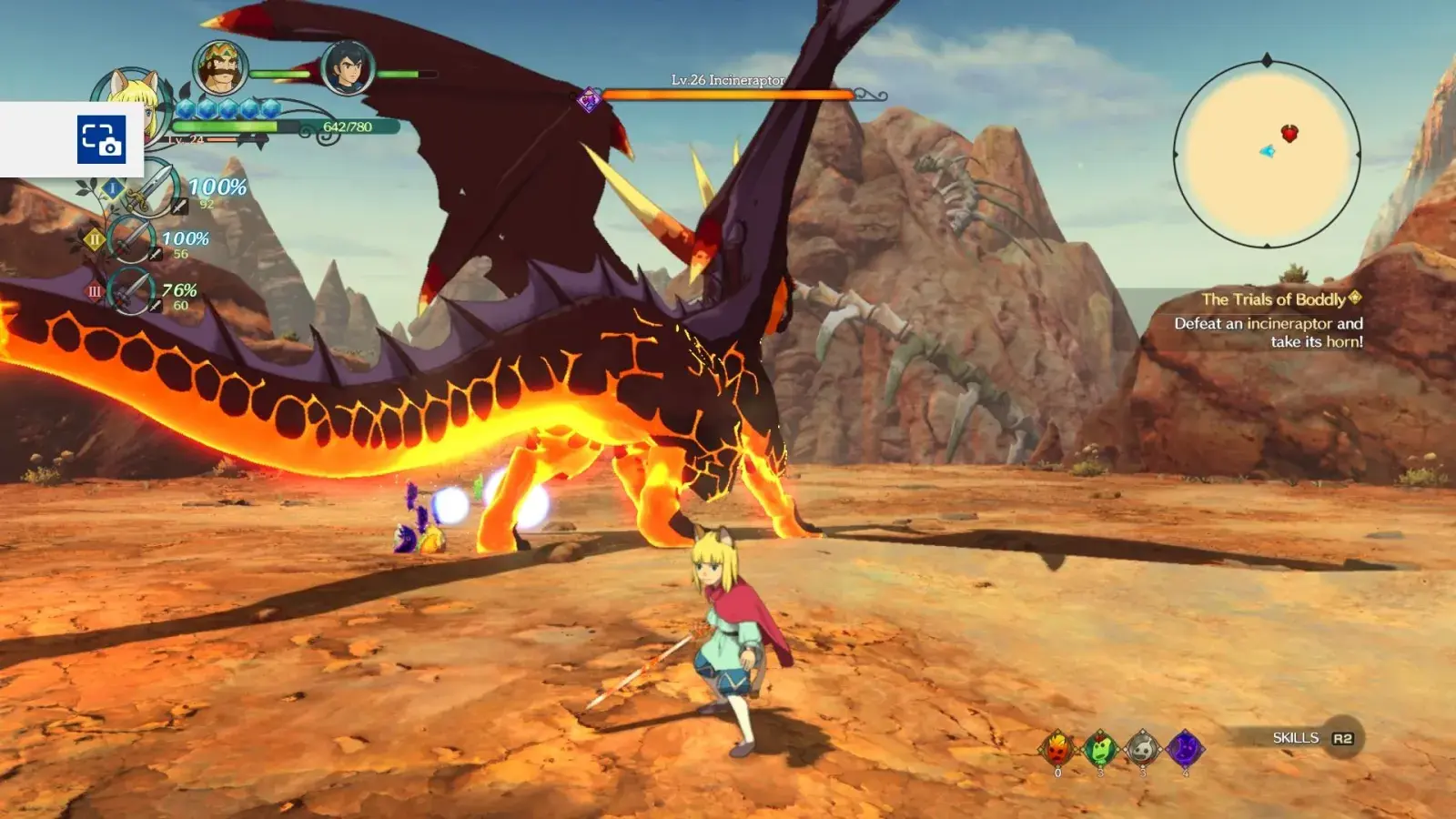The width and height of the screenshot is (1456, 819).
Task: Activate the purple higgledy icon
Action: tap(1186, 749)
